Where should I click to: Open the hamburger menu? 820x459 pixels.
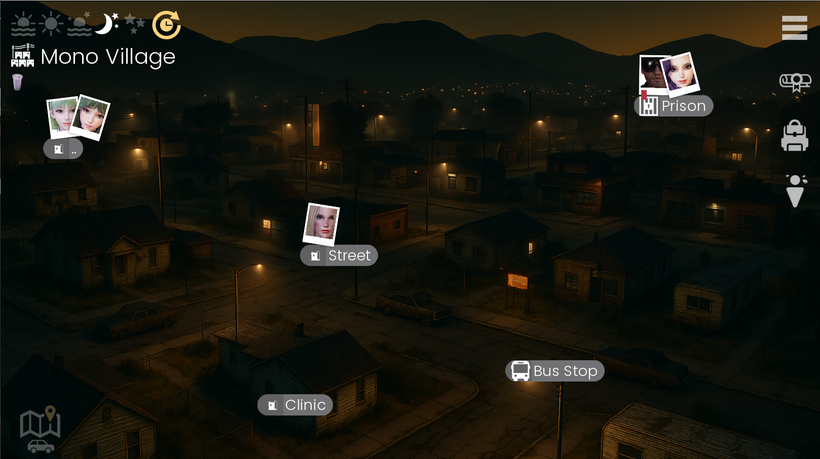point(794,28)
